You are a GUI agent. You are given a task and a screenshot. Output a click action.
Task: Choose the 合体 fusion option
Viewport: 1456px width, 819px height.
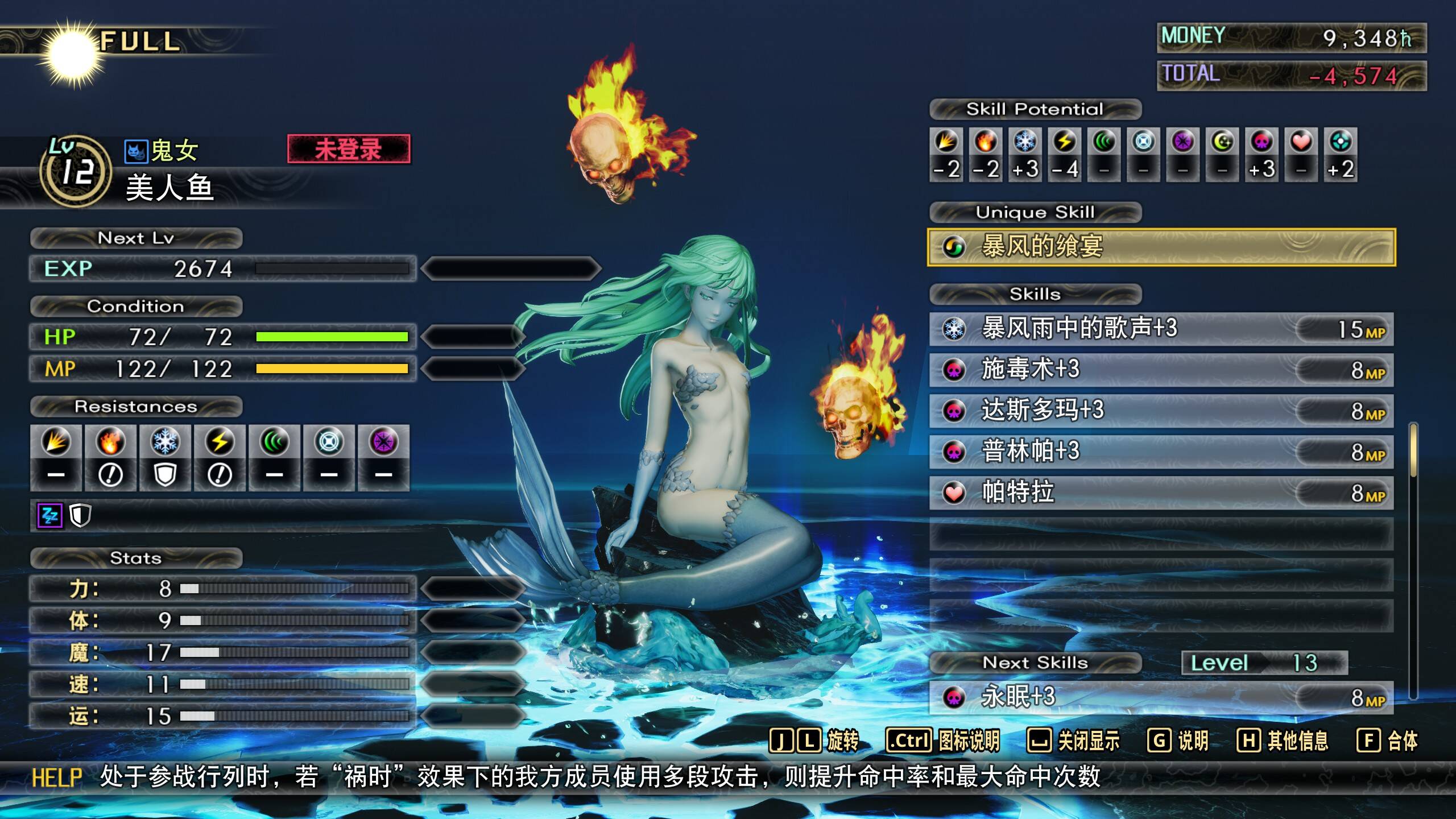pyautogui.click(x=1387, y=741)
